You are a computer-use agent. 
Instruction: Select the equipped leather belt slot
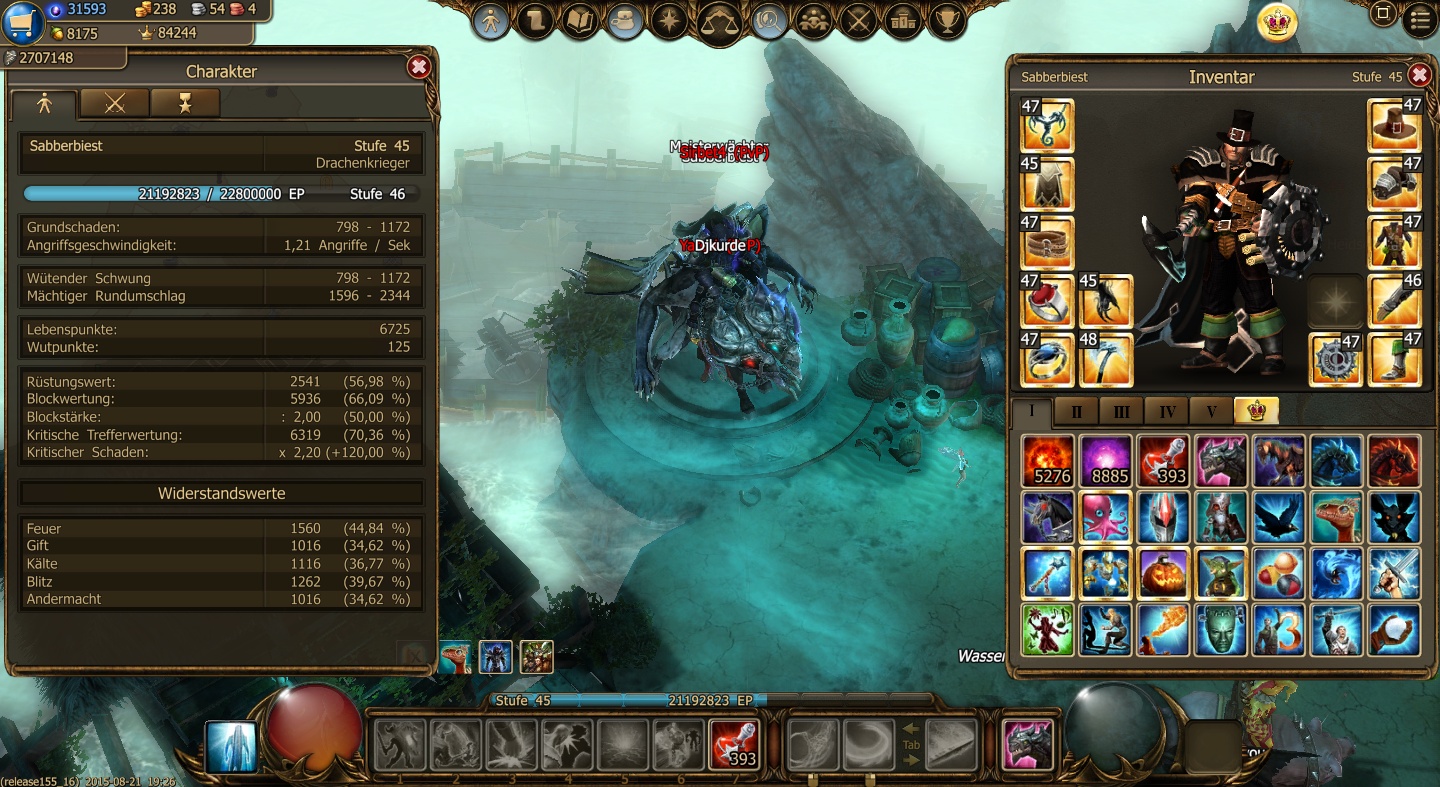[x=1047, y=243]
